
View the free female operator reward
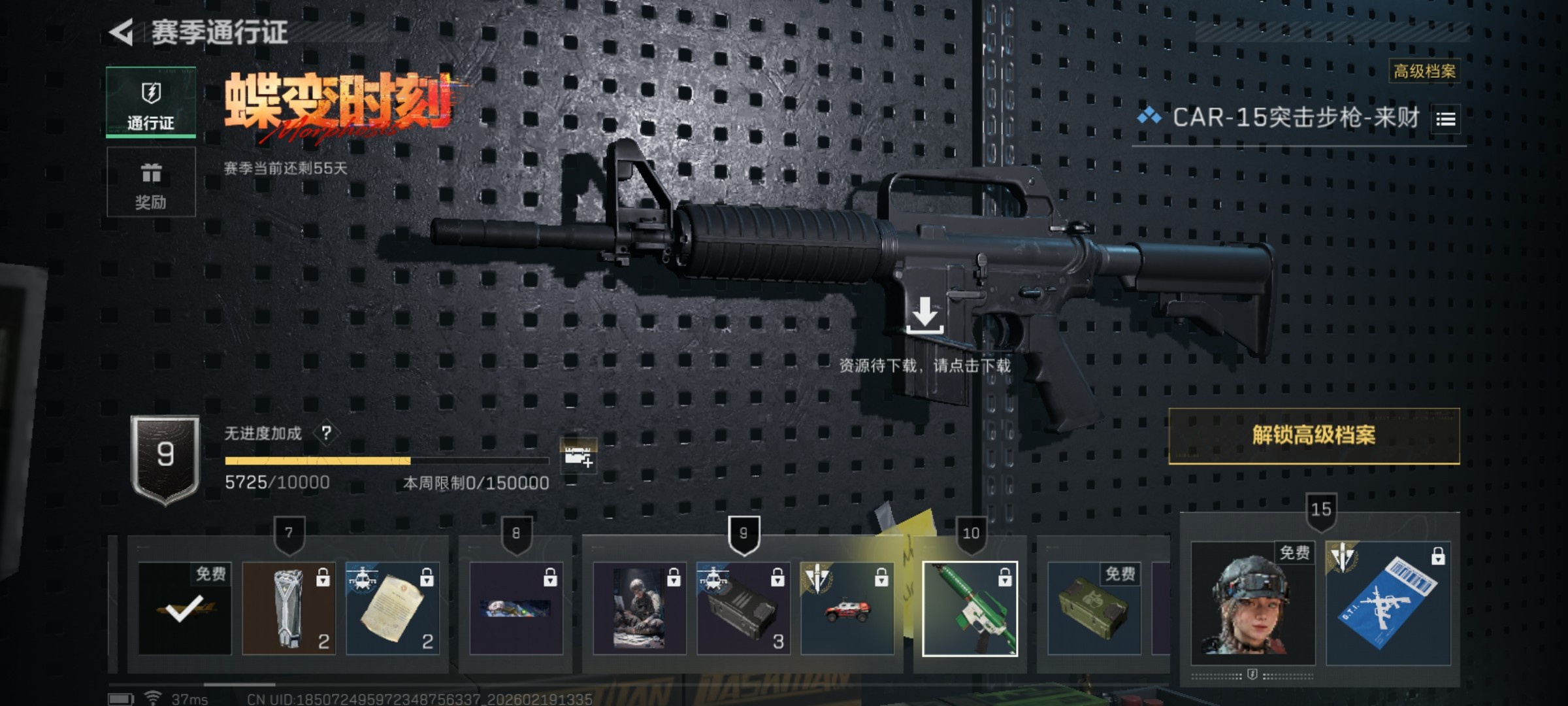[x=1252, y=603]
